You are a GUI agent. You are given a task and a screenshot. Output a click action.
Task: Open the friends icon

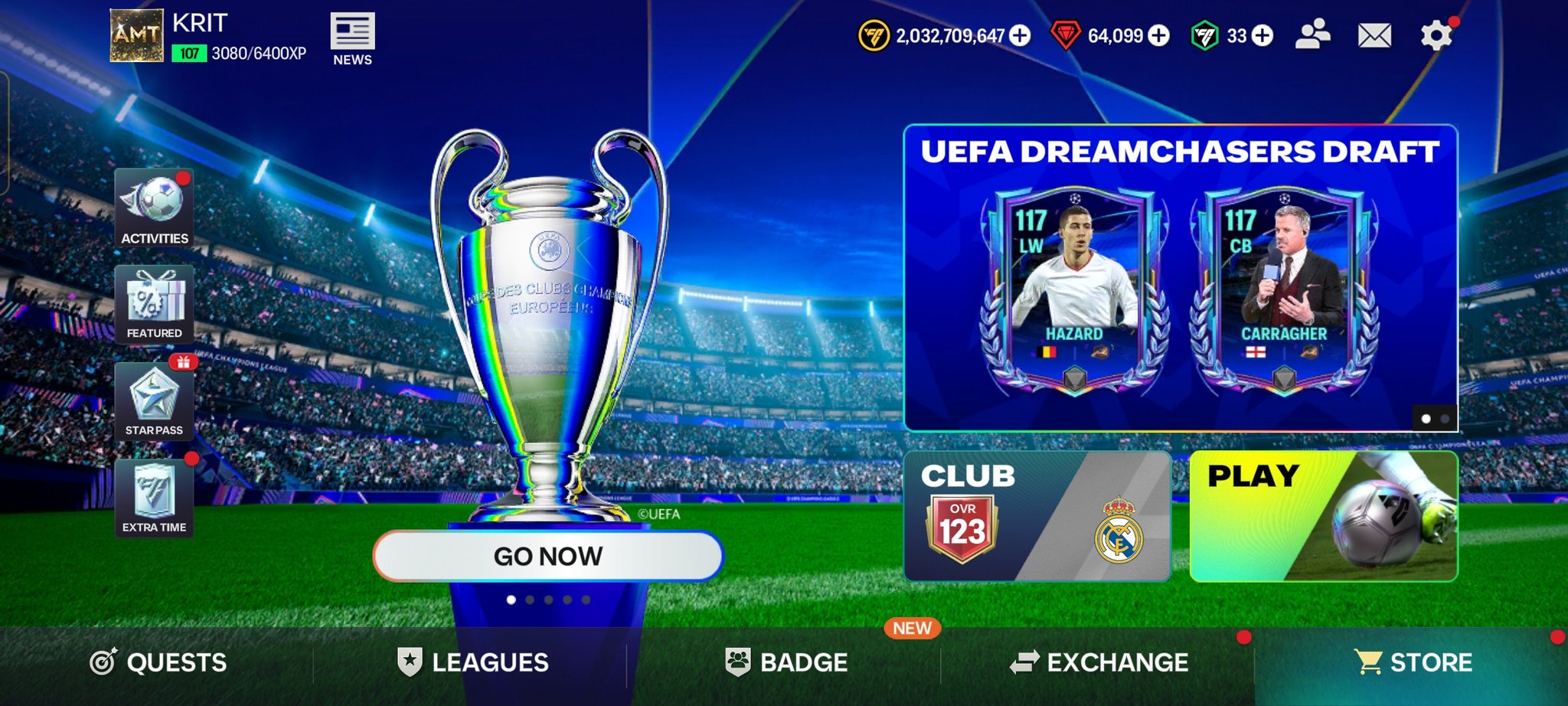click(1312, 35)
